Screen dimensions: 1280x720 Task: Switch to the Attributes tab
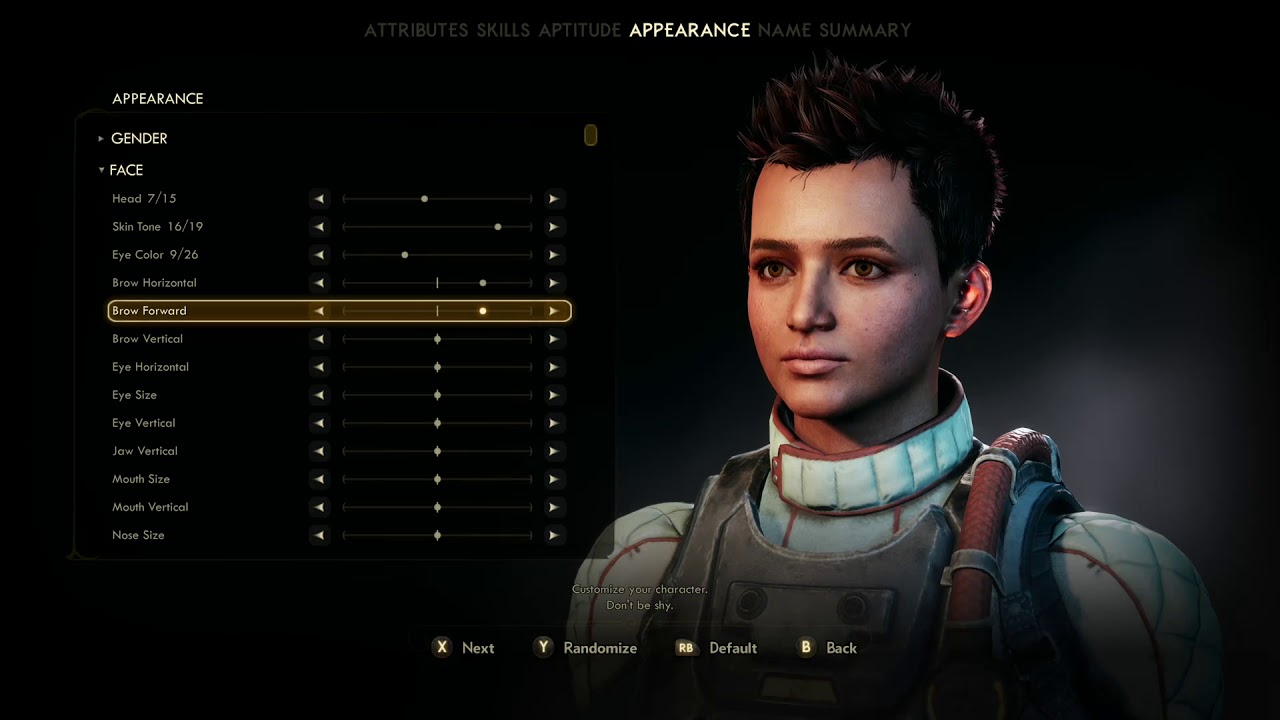(416, 30)
